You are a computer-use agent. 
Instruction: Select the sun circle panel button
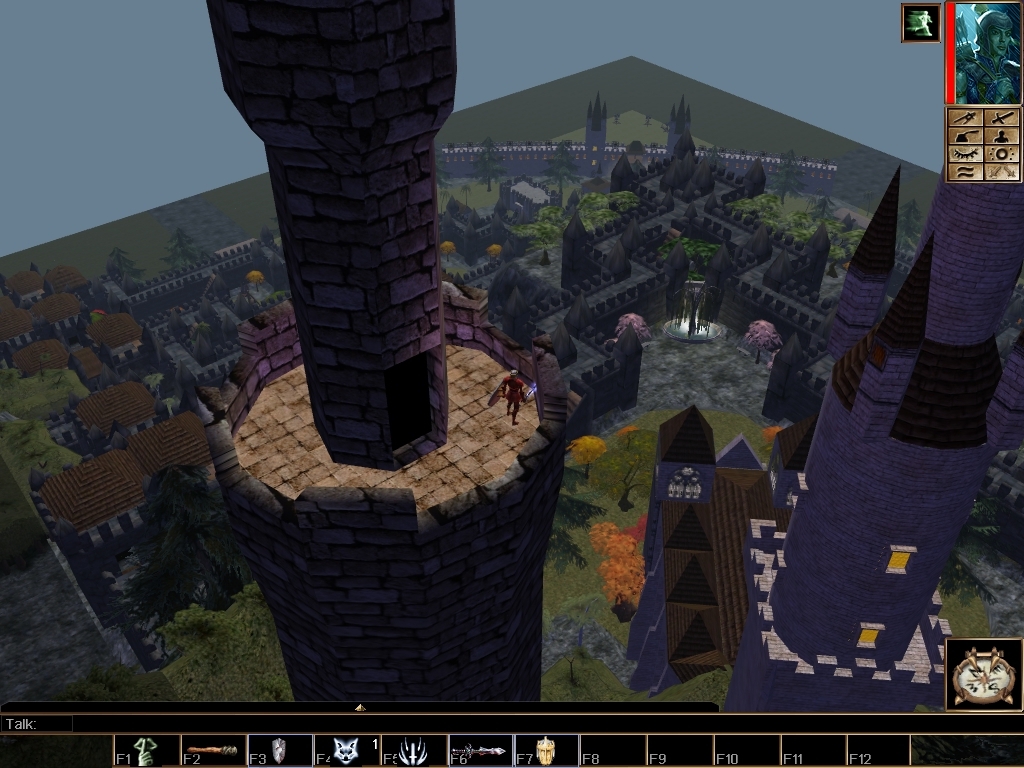coord(1003,154)
